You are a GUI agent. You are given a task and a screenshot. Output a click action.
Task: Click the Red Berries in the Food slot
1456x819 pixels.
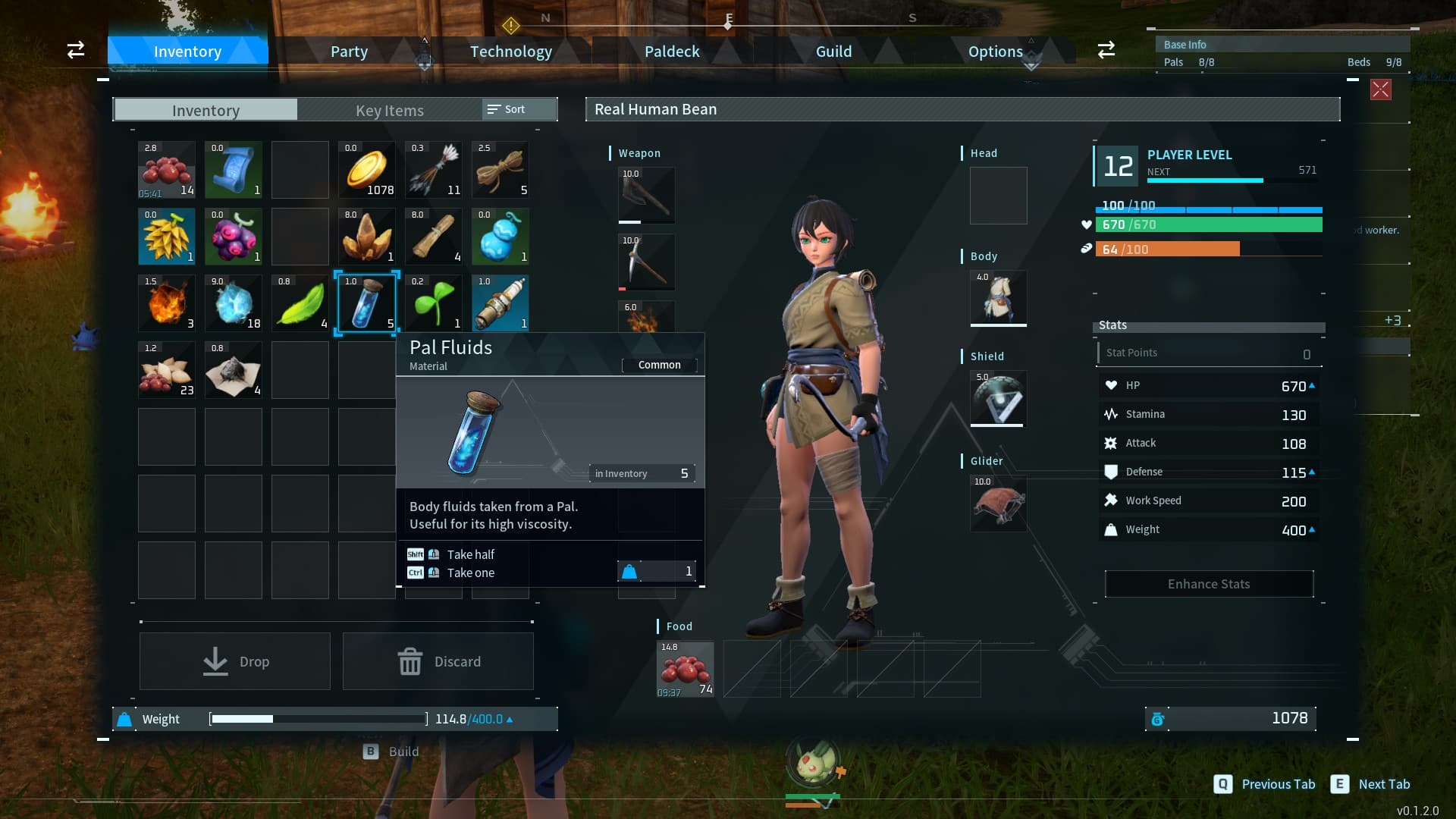tap(685, 670)
